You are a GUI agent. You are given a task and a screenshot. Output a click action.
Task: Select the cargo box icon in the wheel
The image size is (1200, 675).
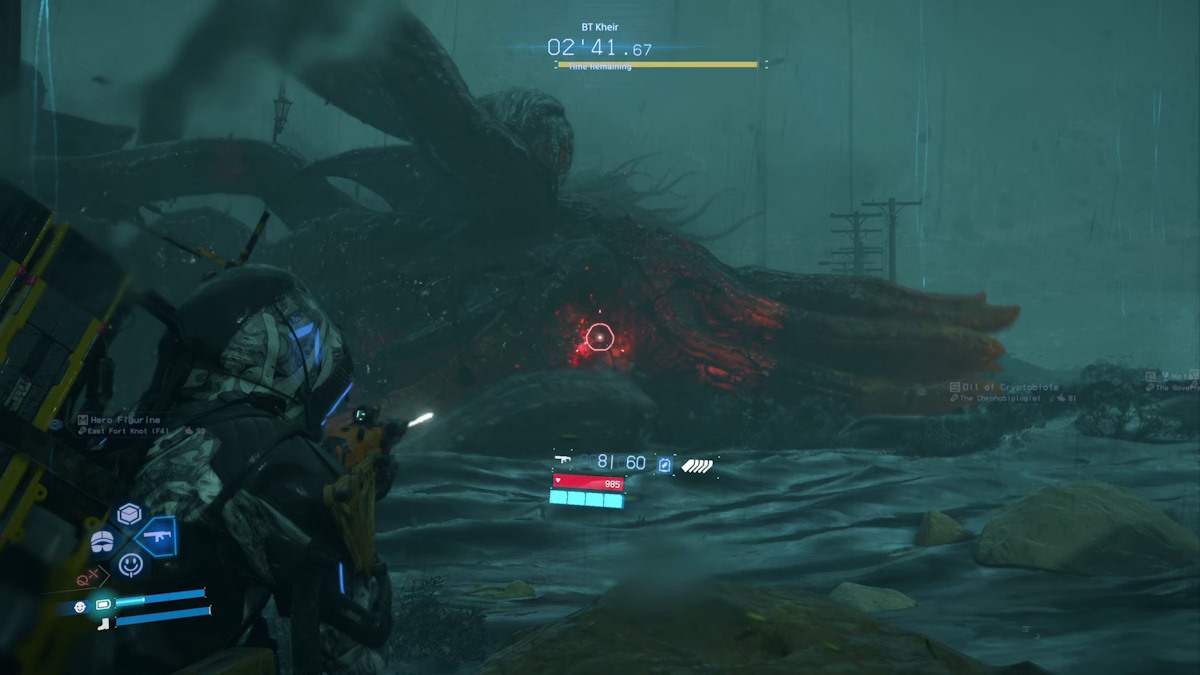pos(129,514)
